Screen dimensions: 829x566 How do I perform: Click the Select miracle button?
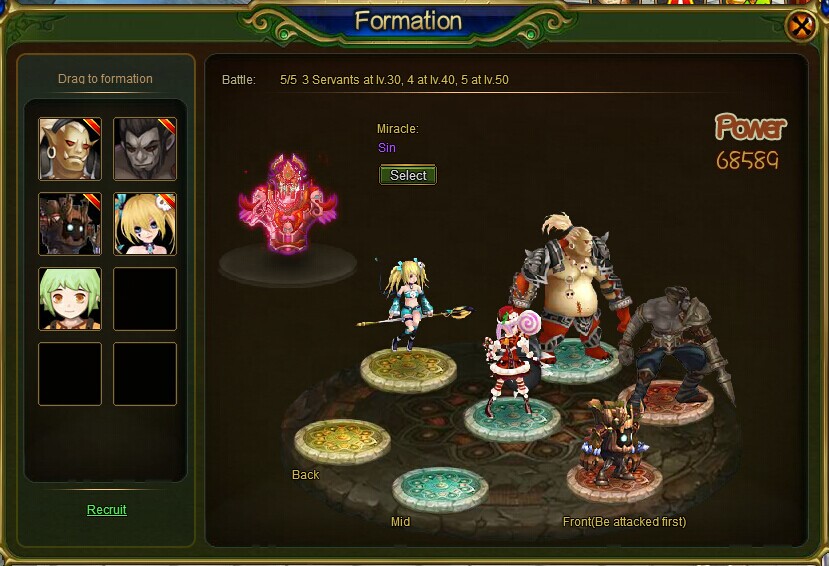point(408,175)
